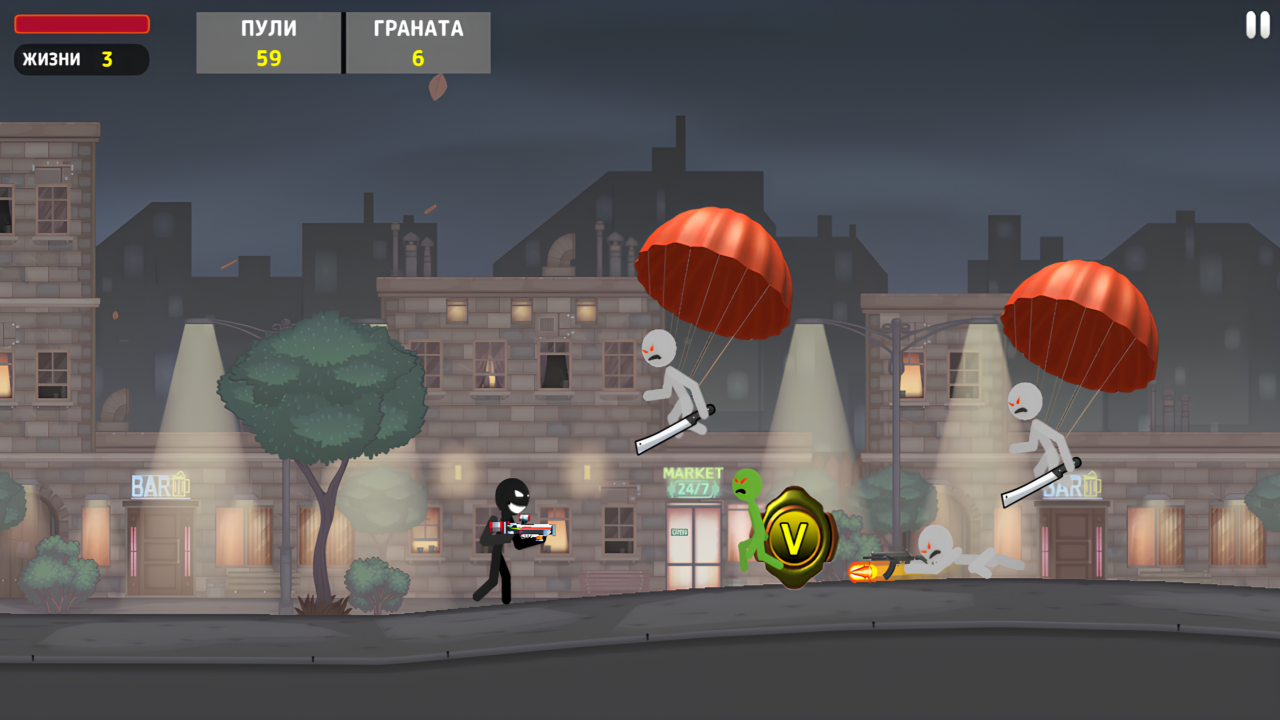This screenshot has width=1280, height=720.
Task: Click the ПУЛИ ammo counter panel
Action: (267, 42)
